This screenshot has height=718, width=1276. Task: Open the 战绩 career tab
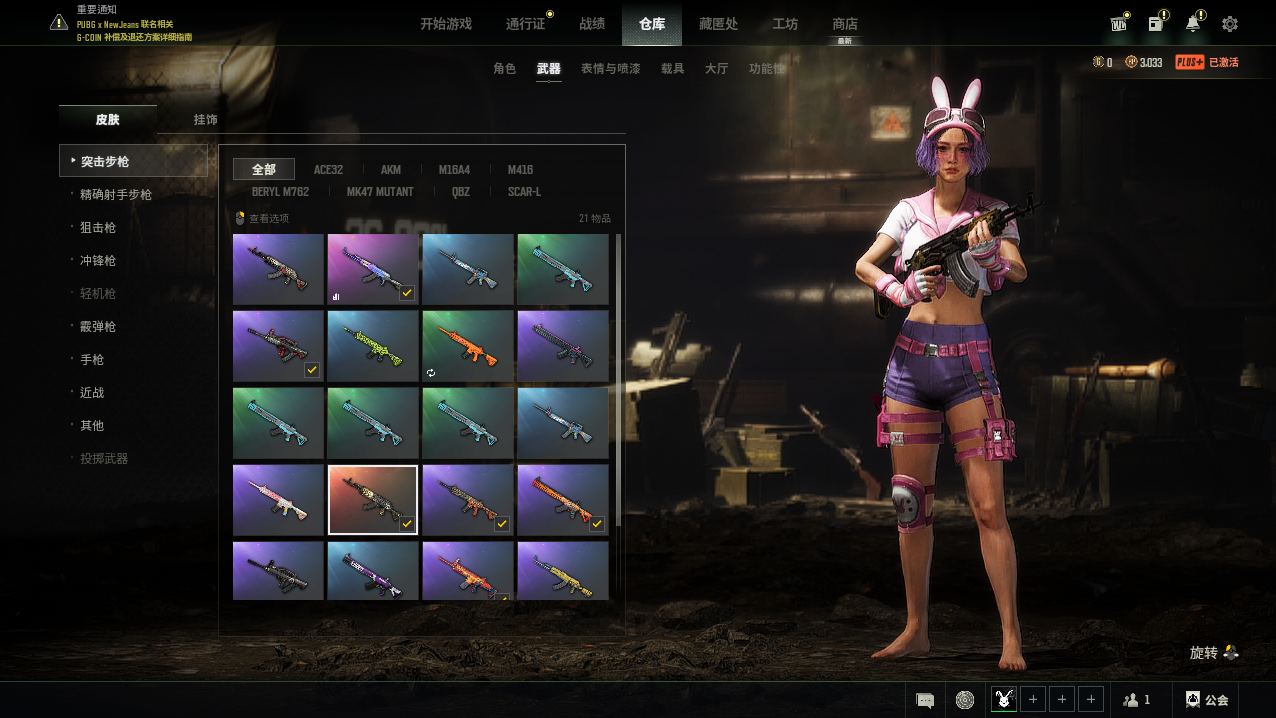click(x=592, y=24)
